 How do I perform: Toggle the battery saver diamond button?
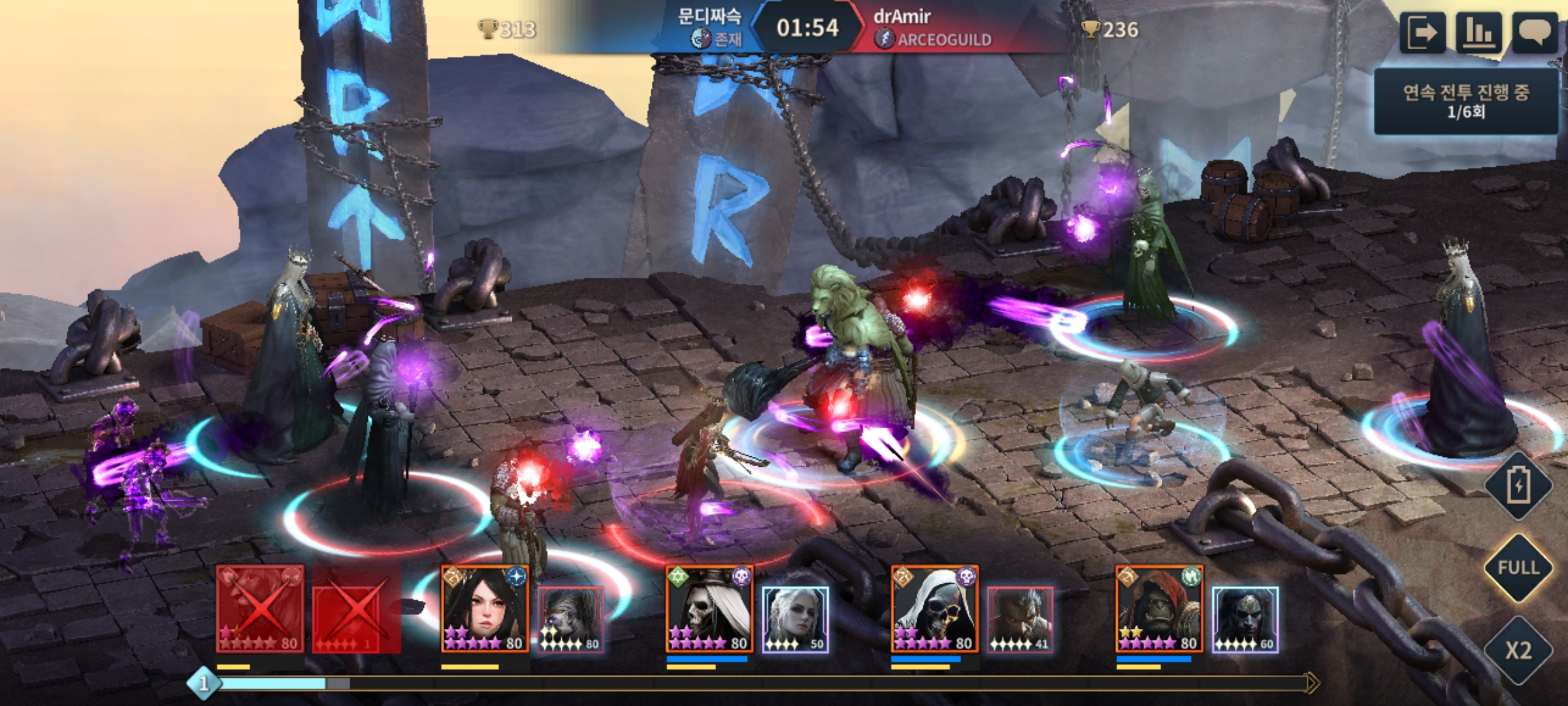(1518, 486)
